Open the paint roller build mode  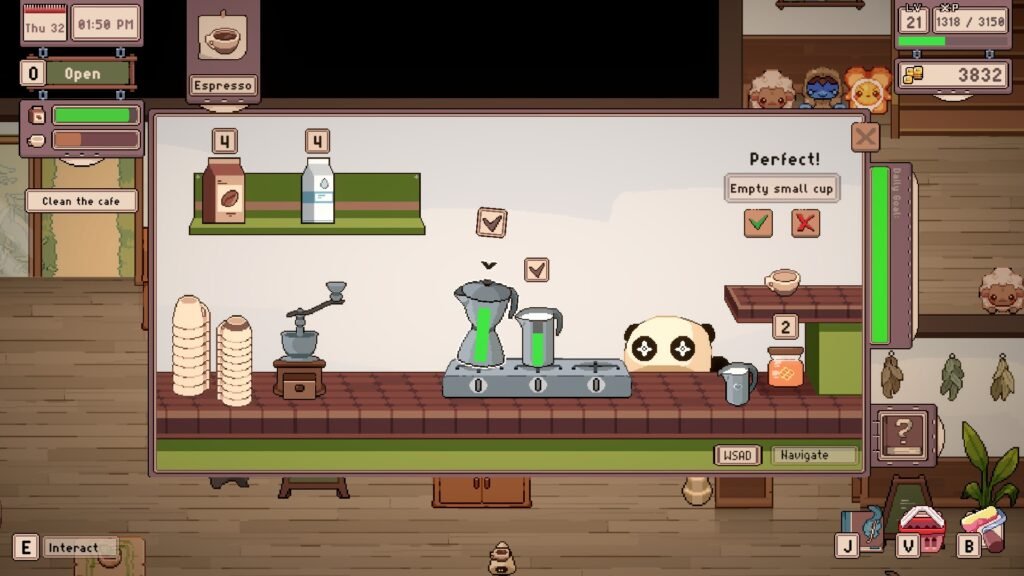click(x=982, y=528)
